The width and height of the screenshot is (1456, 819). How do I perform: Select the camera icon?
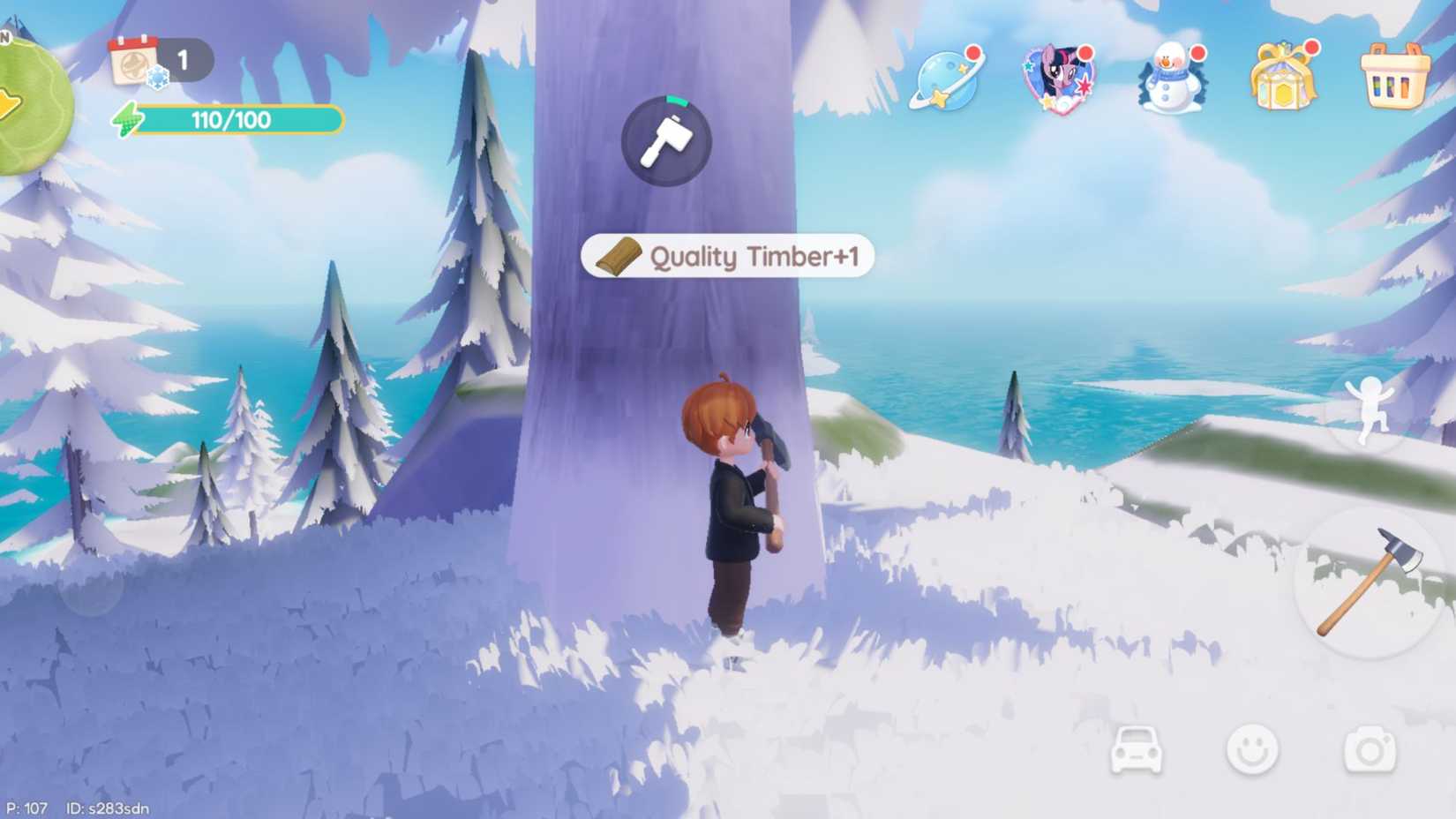1370,752
